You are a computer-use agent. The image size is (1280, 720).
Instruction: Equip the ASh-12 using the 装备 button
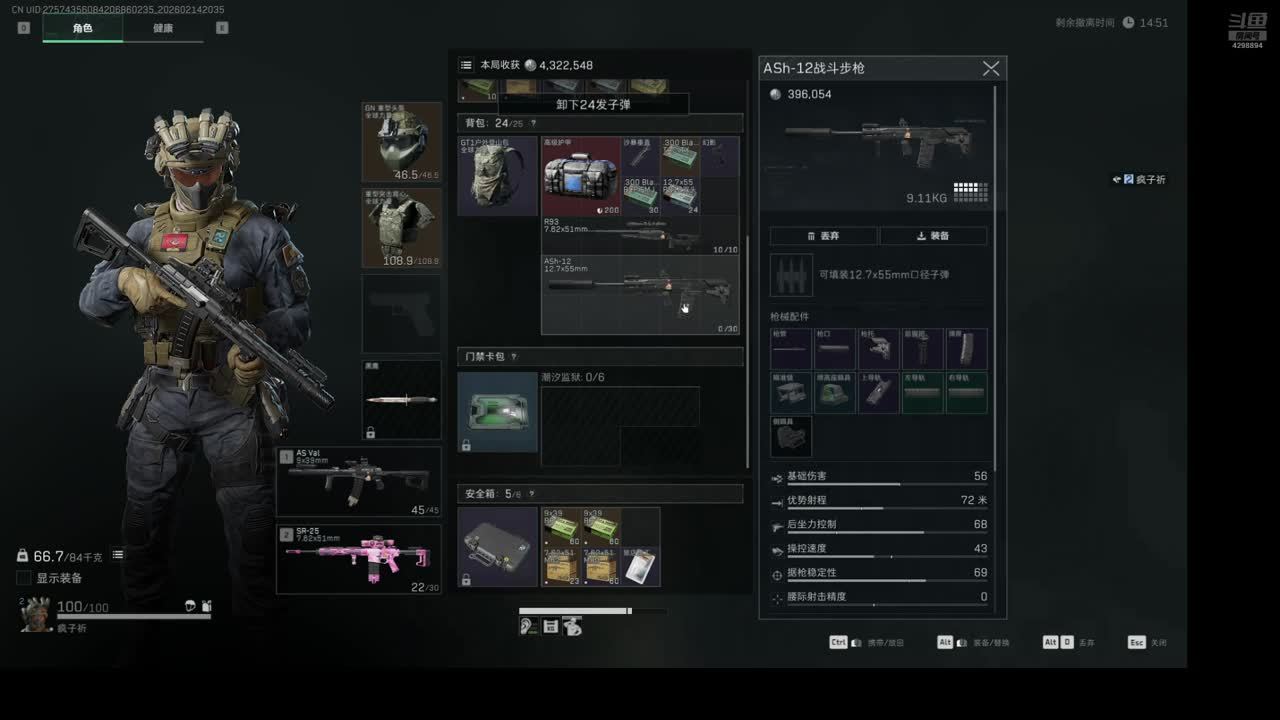933,236
